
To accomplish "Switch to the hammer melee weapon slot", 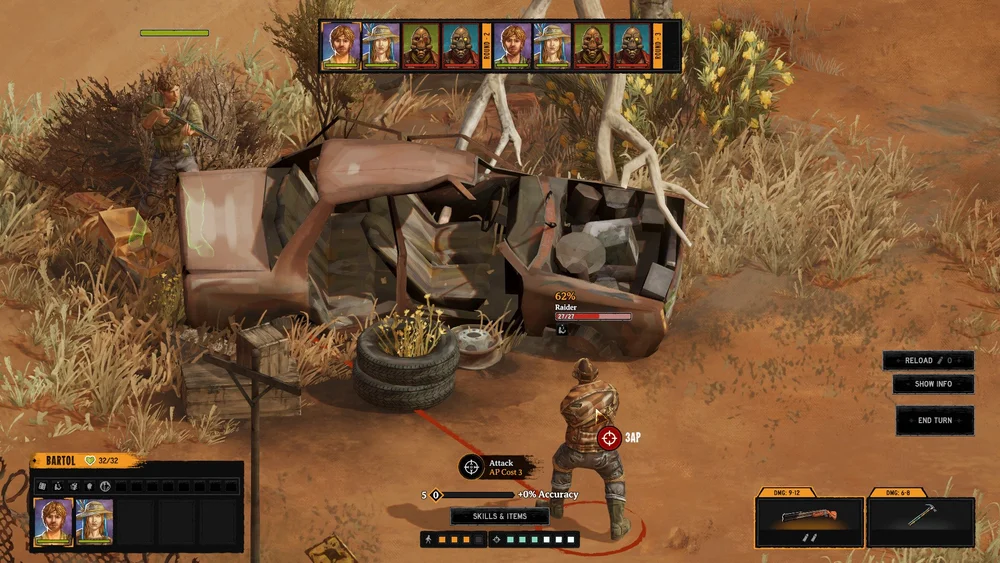I will point(920,520).
